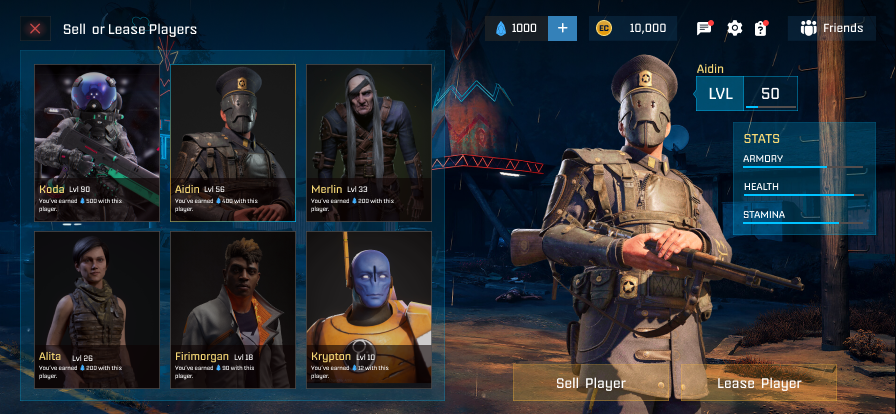Image resolution: width=896 pixels, height=414 pixels.
Task: Open the gear settings icon
Action: [x=735, y=28]
